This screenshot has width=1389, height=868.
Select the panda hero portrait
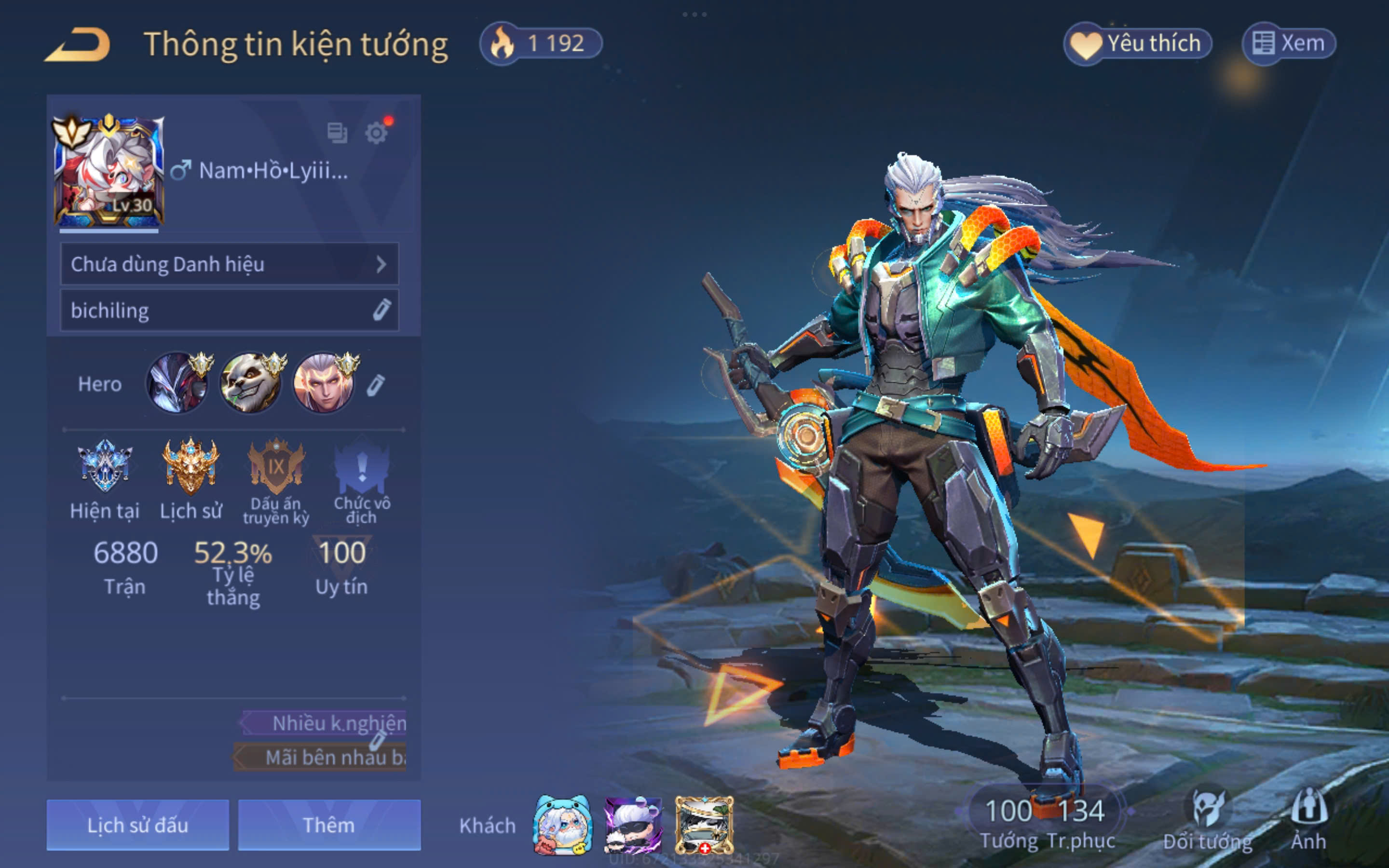(x=251, y=383)
